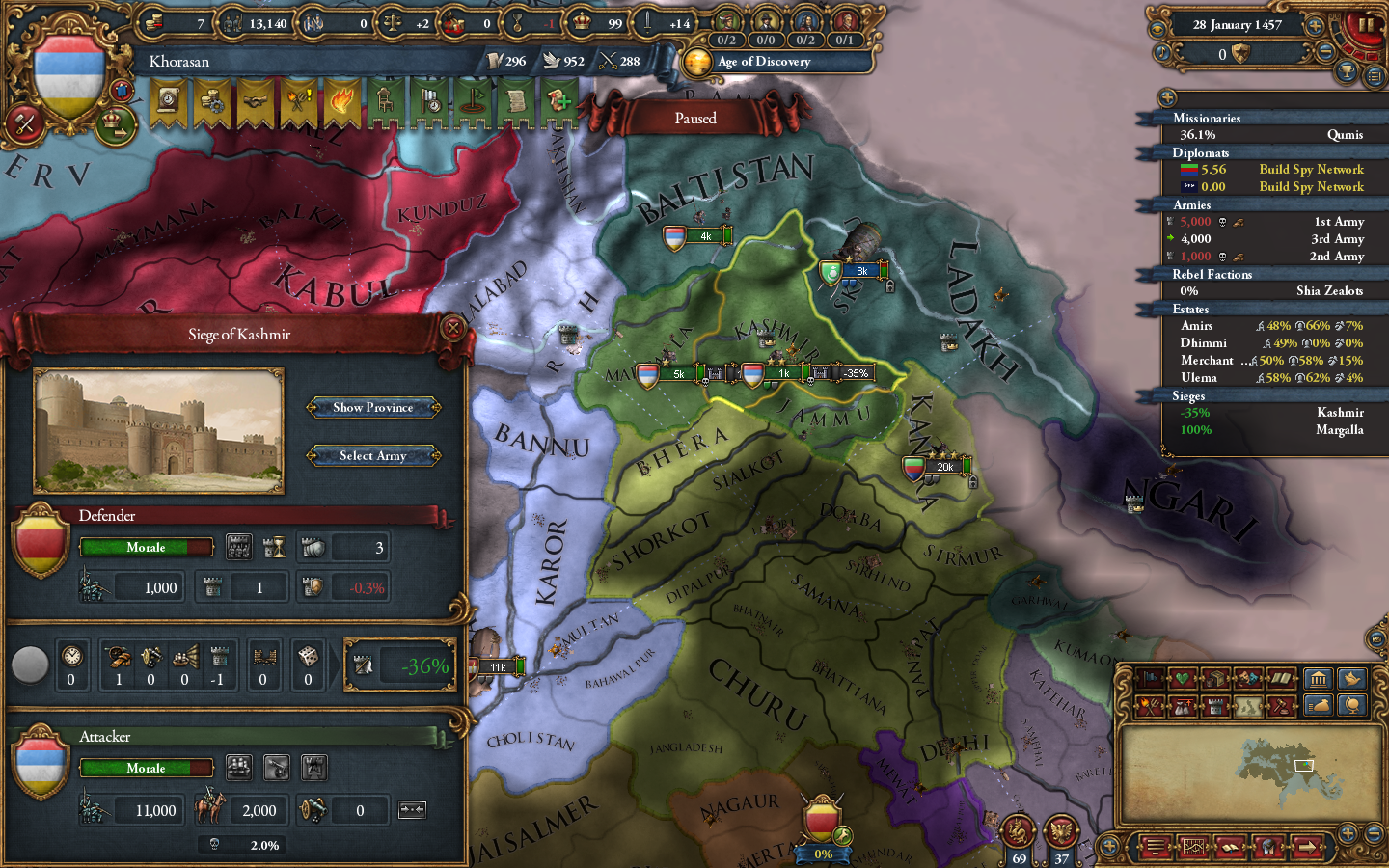Click the Kashmir siege entry in Sieges list
The height and width of the screenshot is (868, 1389).
click(1273, 412)
